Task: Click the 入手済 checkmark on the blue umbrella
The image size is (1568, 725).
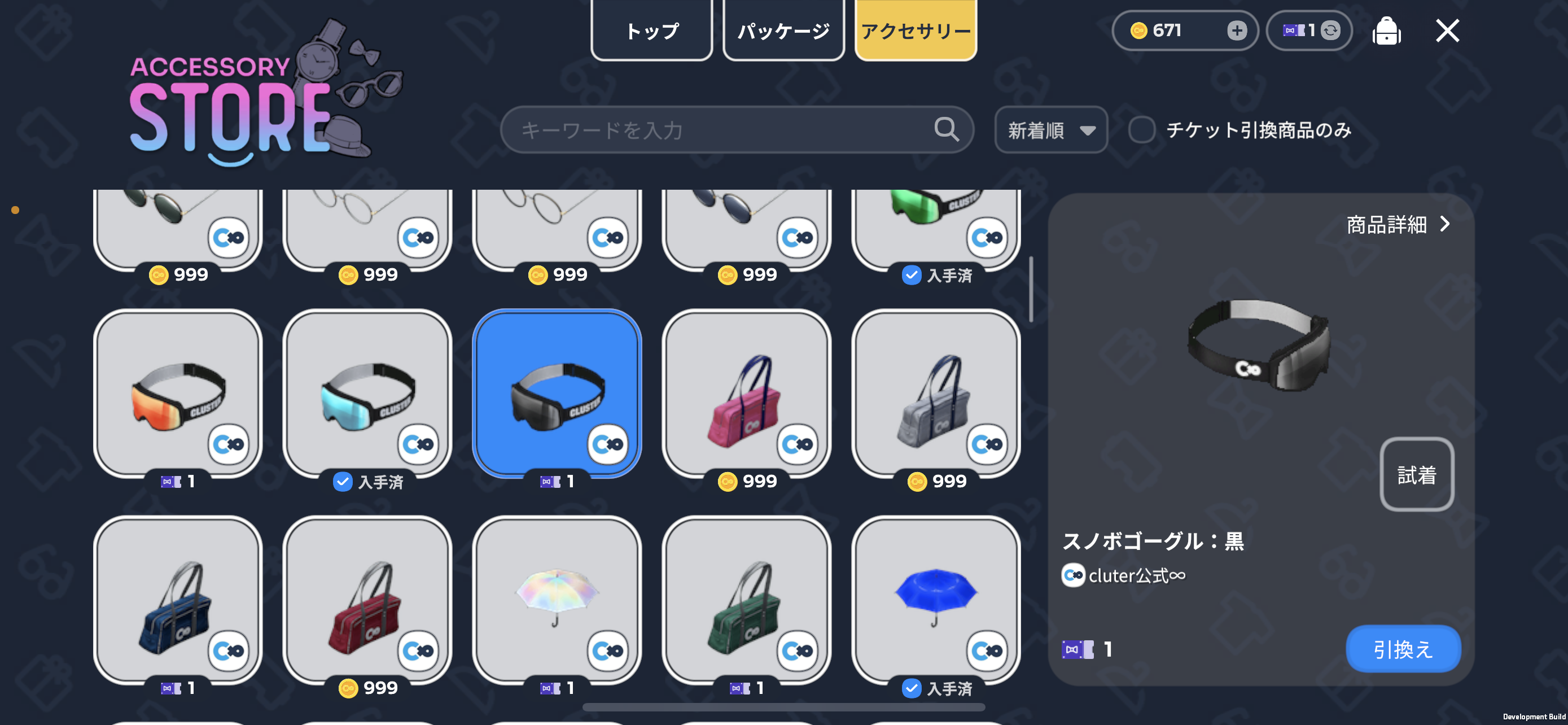Action: pyautogui.click(x=911, y=689)
